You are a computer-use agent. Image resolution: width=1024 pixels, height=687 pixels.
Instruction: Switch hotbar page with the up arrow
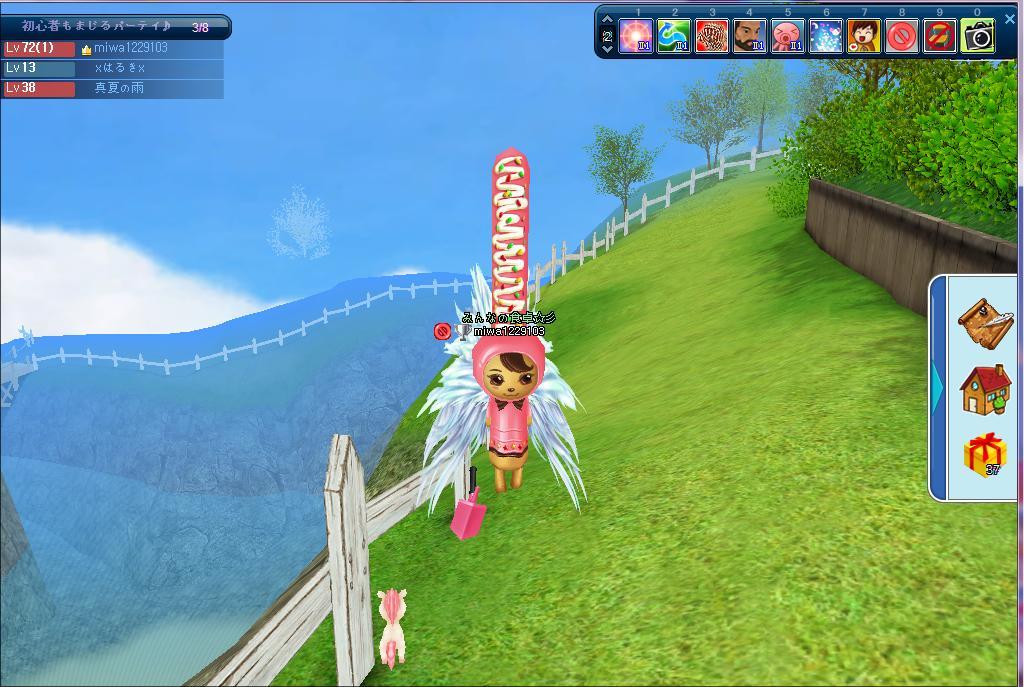[607, 21]
